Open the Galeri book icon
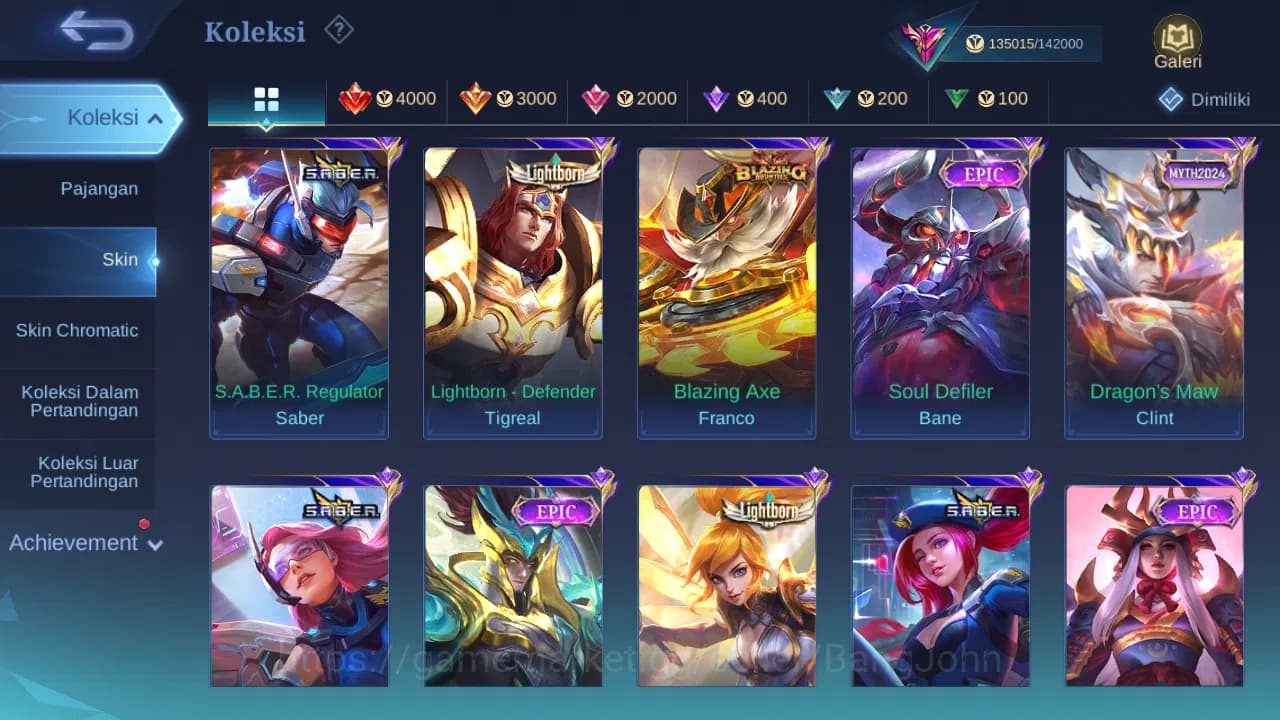The image size is (1280, 720). [x=1176, y=42]
